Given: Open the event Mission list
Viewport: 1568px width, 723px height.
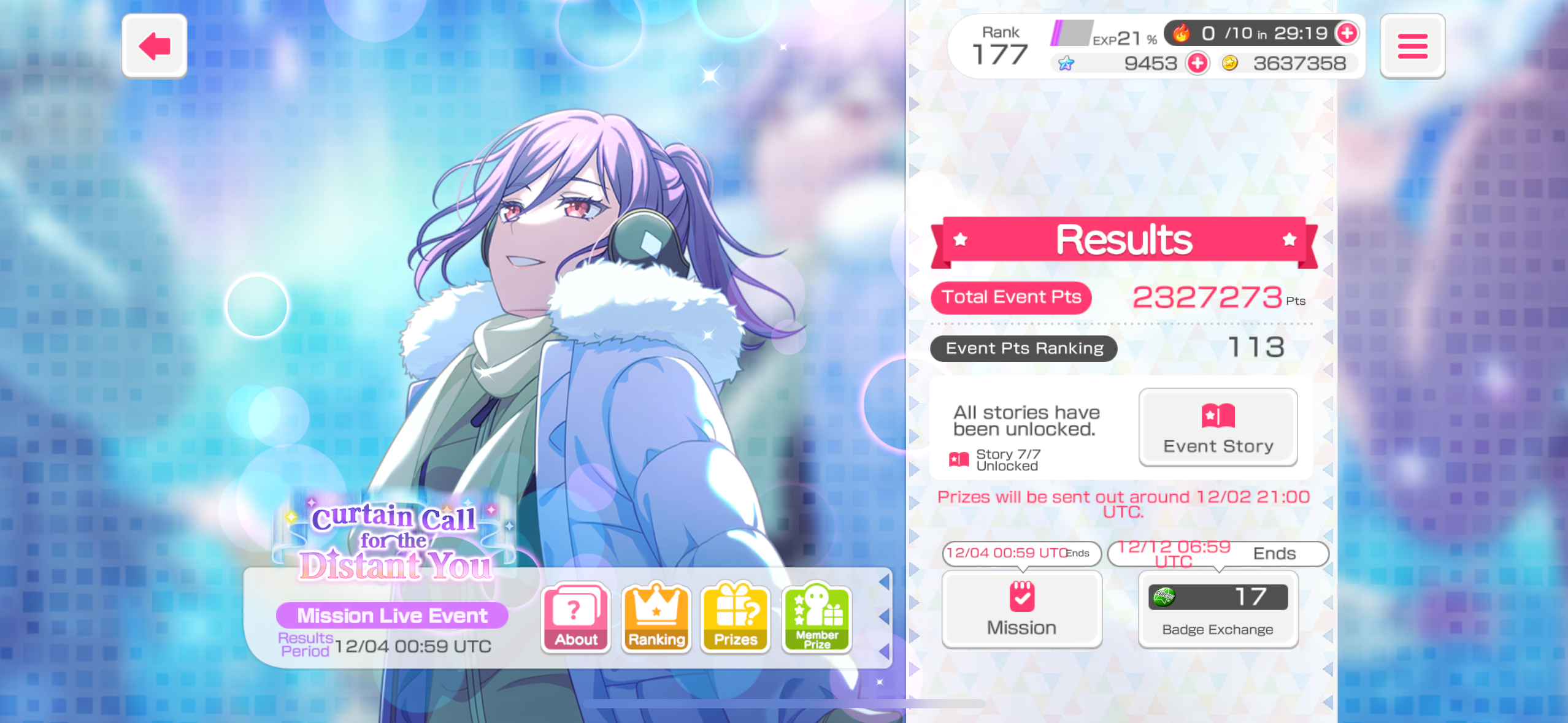Looking at the screenshot, I should (x=1021, y=609).
